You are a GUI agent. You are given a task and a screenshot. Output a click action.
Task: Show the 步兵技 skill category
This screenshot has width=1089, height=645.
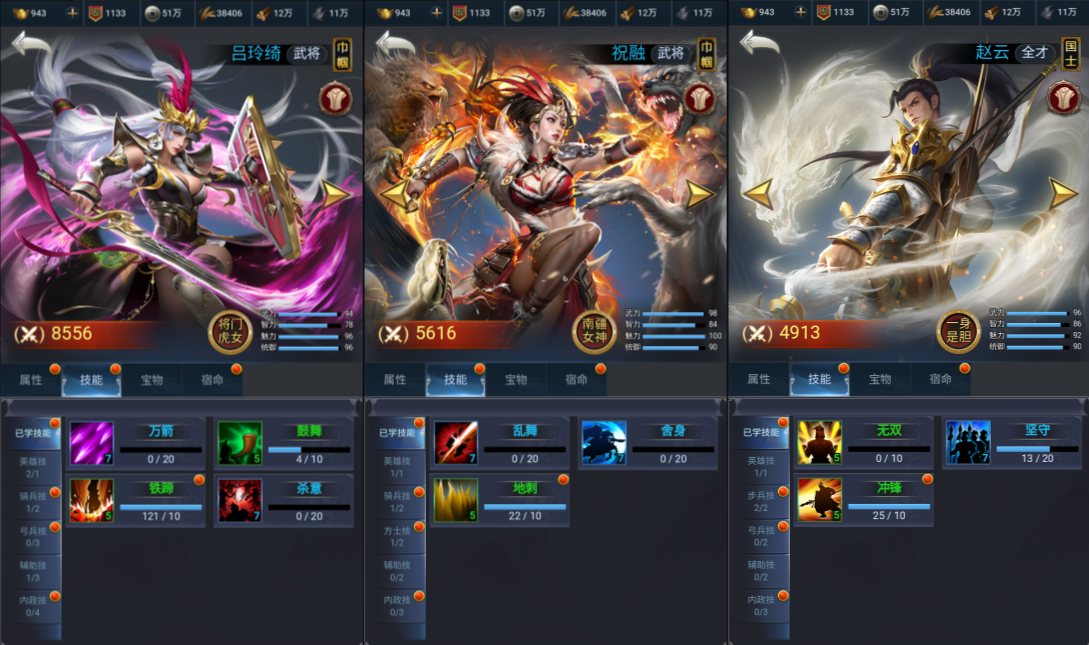point(759,501)
